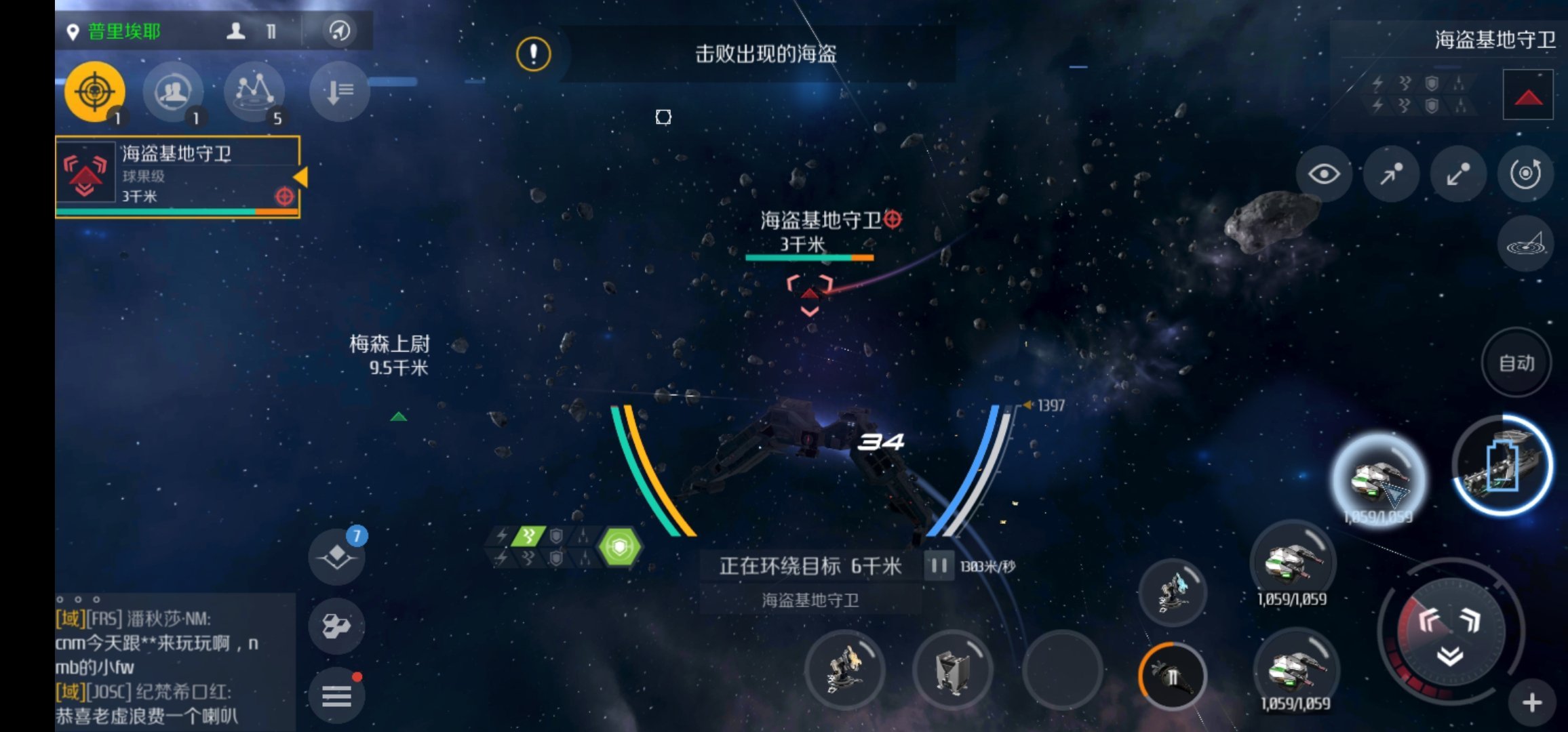The width and height of the screenshot is (1568, 732).
Task: Select the turret weapon icon at bottom center
Action: (x=844, y=670)
